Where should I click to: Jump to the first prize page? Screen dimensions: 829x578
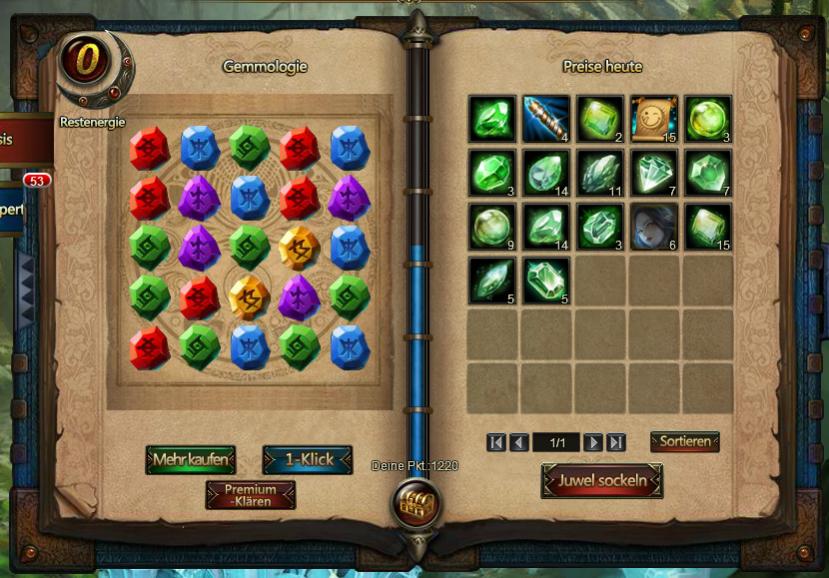tap(496, 442)
